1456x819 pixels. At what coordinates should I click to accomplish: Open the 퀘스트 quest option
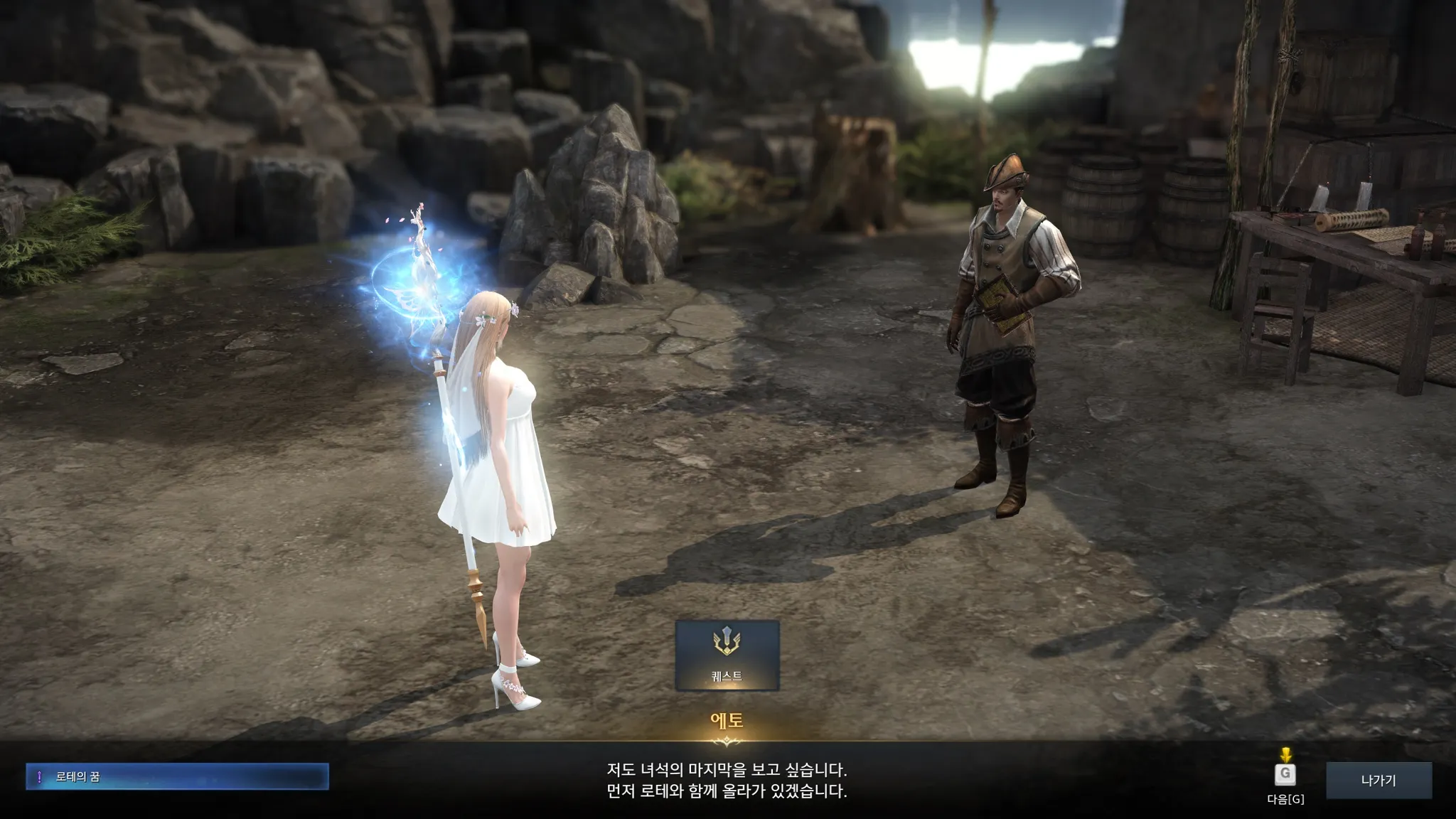click(x=727, y=655)
